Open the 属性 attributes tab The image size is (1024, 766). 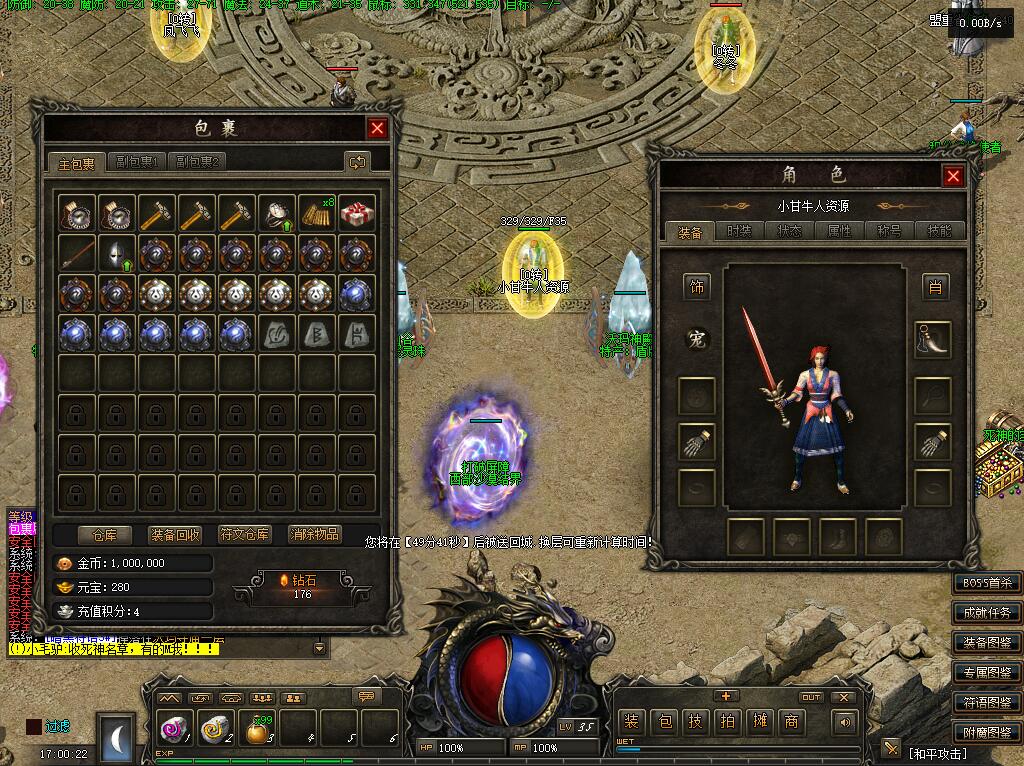pyautogui.click(x=839, y=231)
